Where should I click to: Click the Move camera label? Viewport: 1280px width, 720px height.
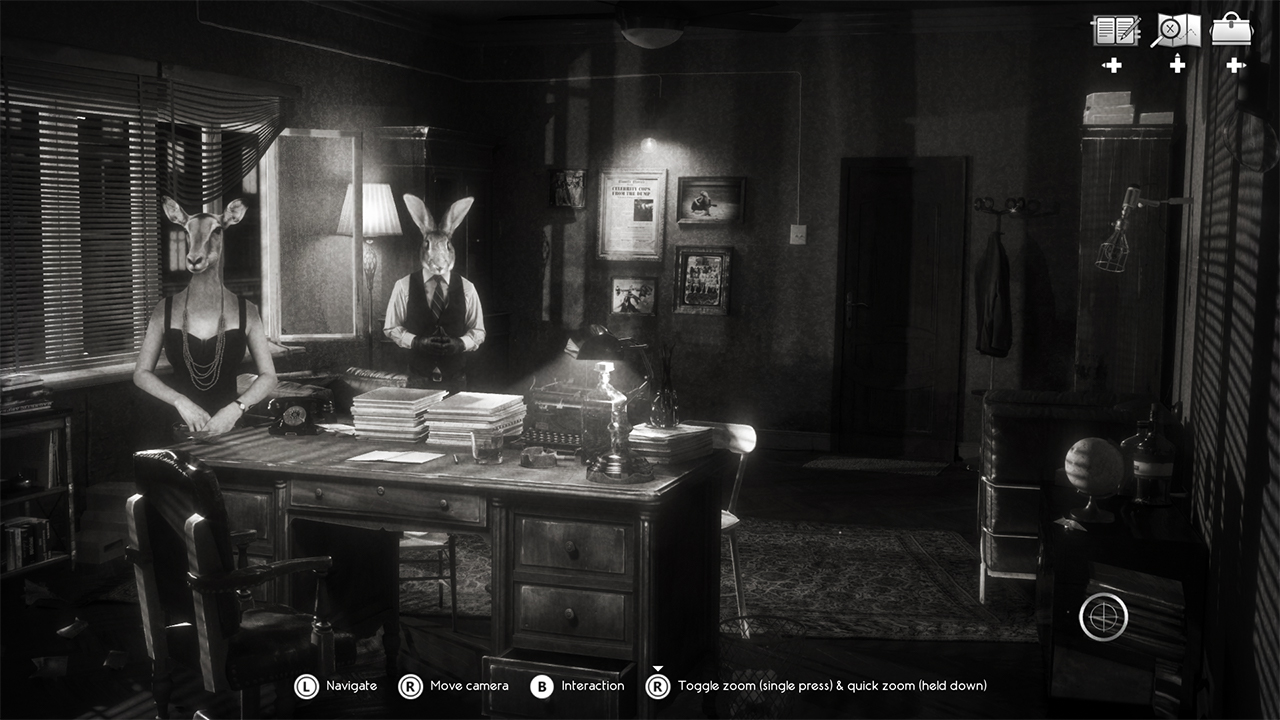pyautogui.click(x=470, y=687)
